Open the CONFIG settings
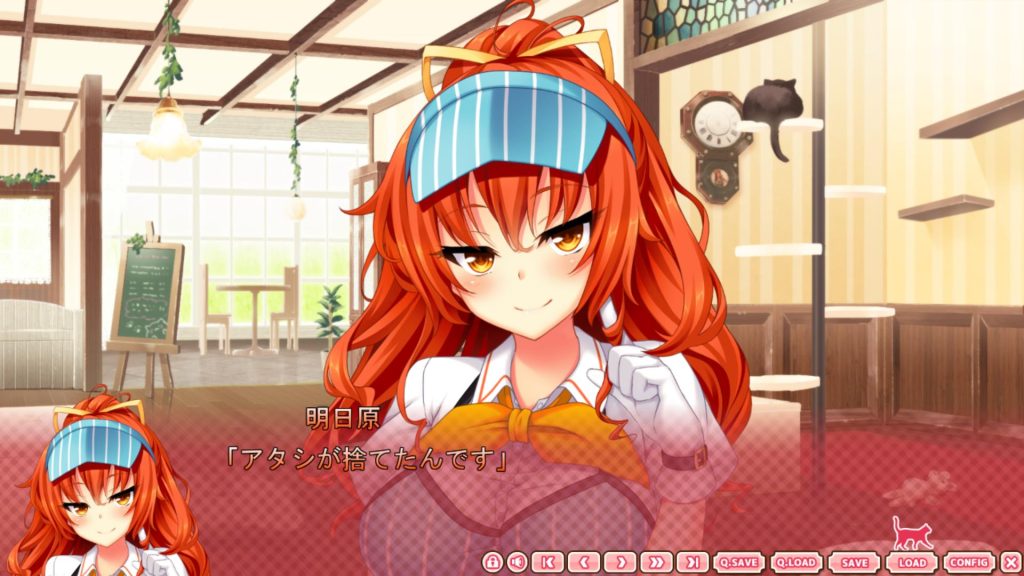The image size is (1024, 576). (968, 562)
